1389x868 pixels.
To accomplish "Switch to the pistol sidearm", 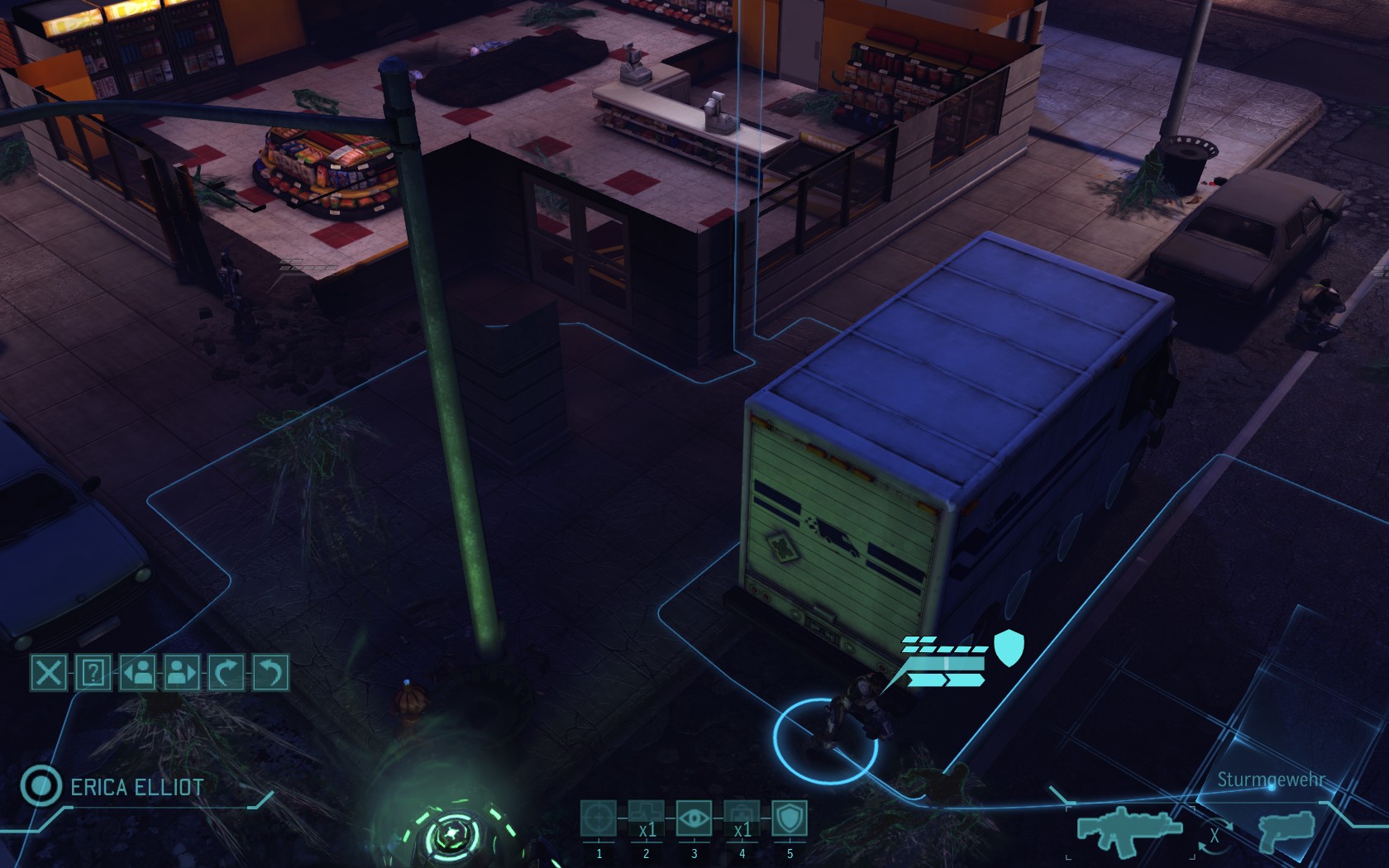I will [x=1285, y=832].
